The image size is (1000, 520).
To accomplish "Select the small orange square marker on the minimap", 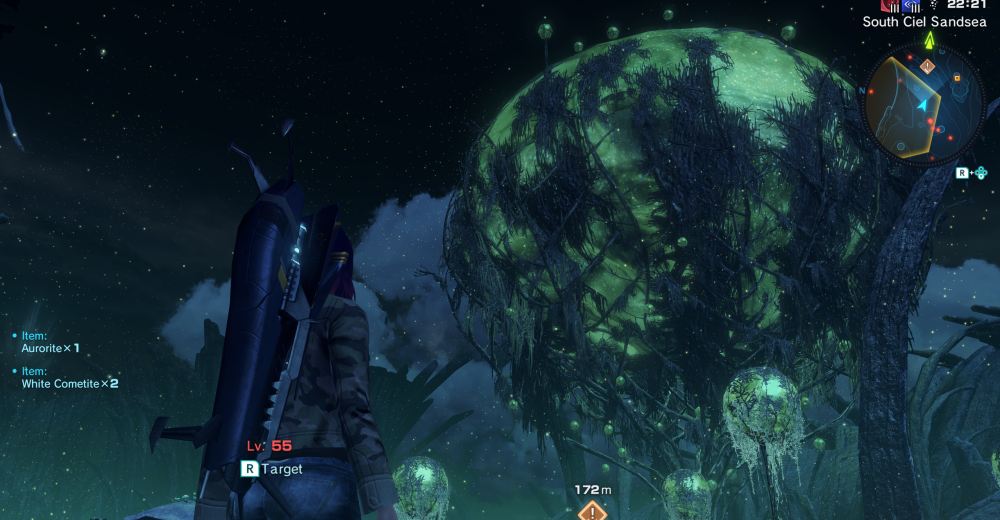I will pos(957,77).
